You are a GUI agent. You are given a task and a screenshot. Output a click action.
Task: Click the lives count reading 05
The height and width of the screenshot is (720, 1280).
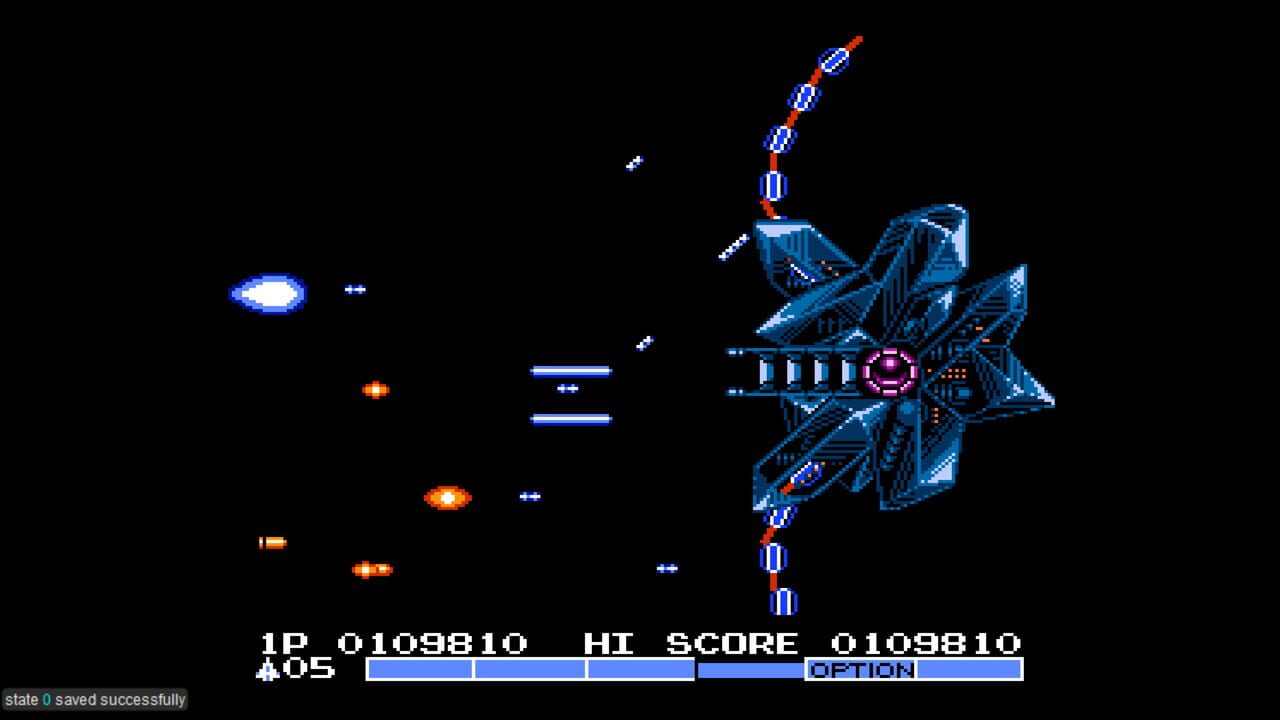click(308, 668)
